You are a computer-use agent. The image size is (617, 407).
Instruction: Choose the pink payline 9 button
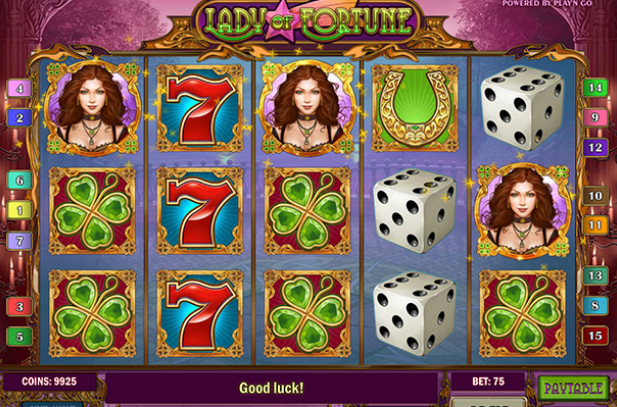pos(595,118)
